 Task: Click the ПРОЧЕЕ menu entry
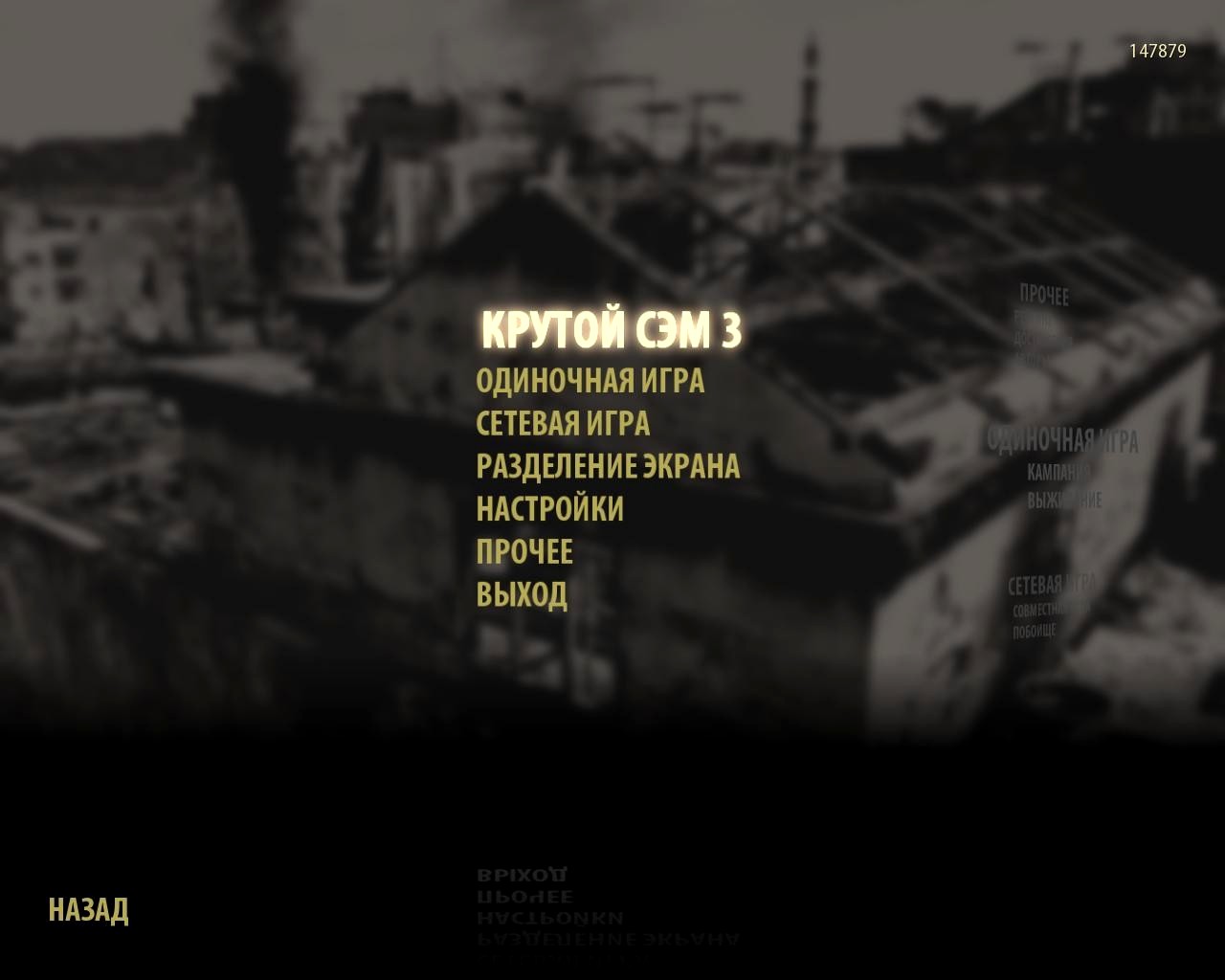coord(524,551)
